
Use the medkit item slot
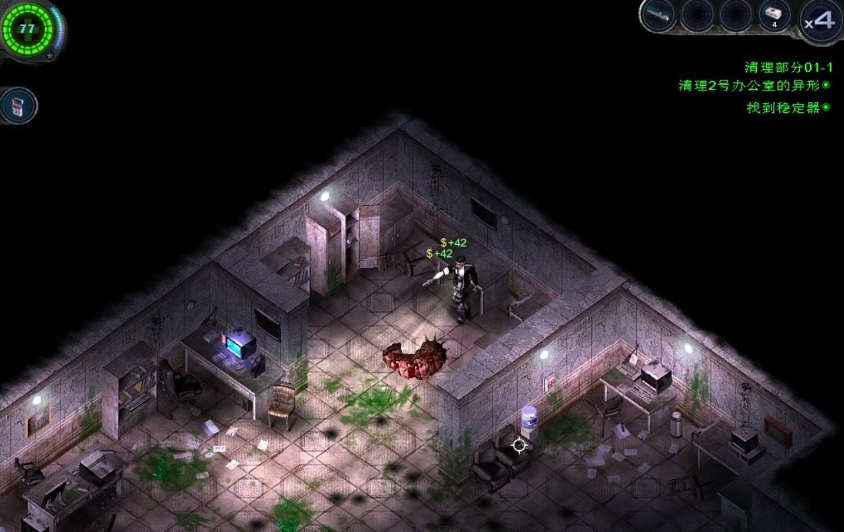774,15
